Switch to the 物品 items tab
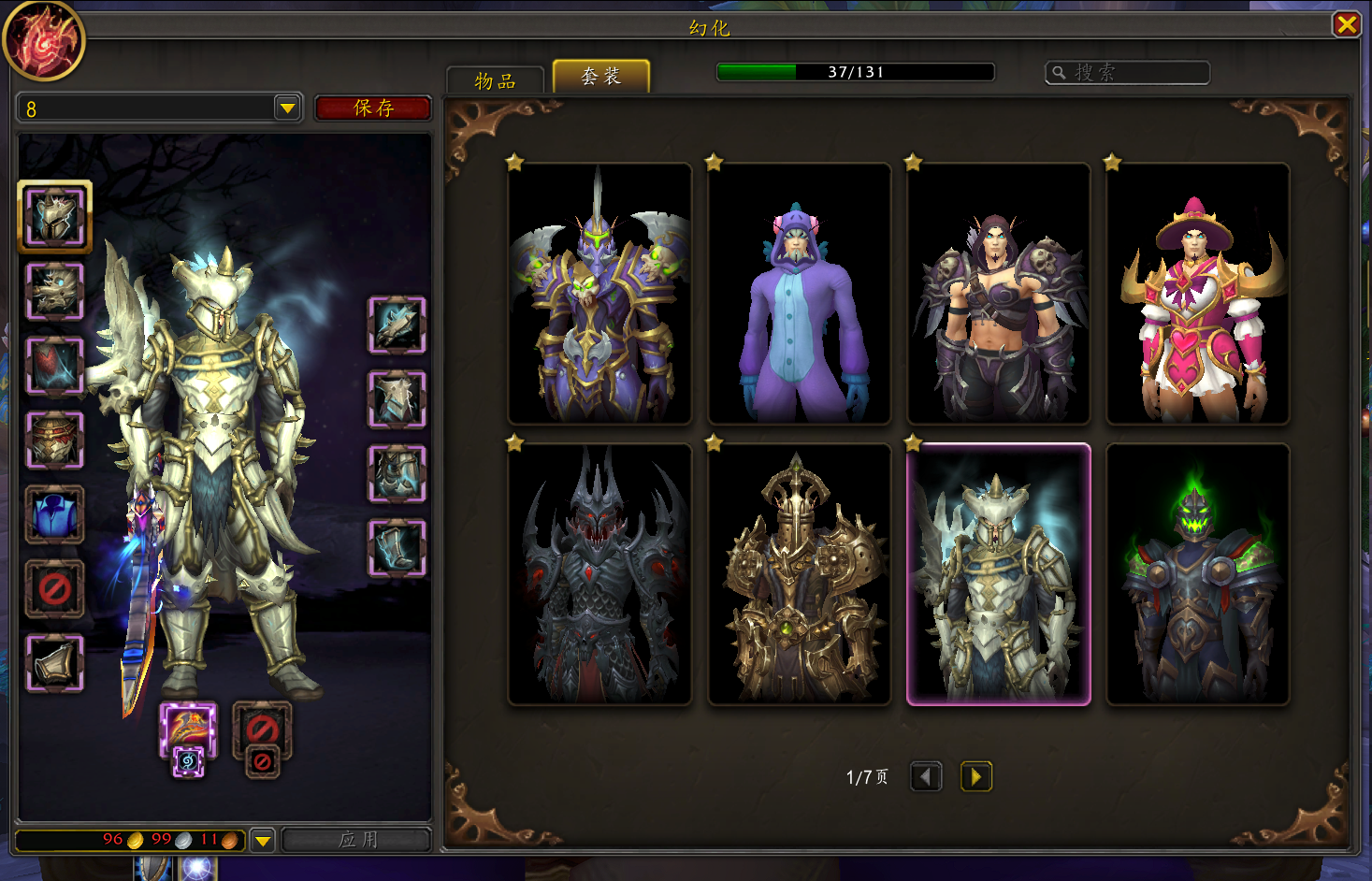This screenshot has width=1372, height=881. pyautogui.click(x=495, y=80)
